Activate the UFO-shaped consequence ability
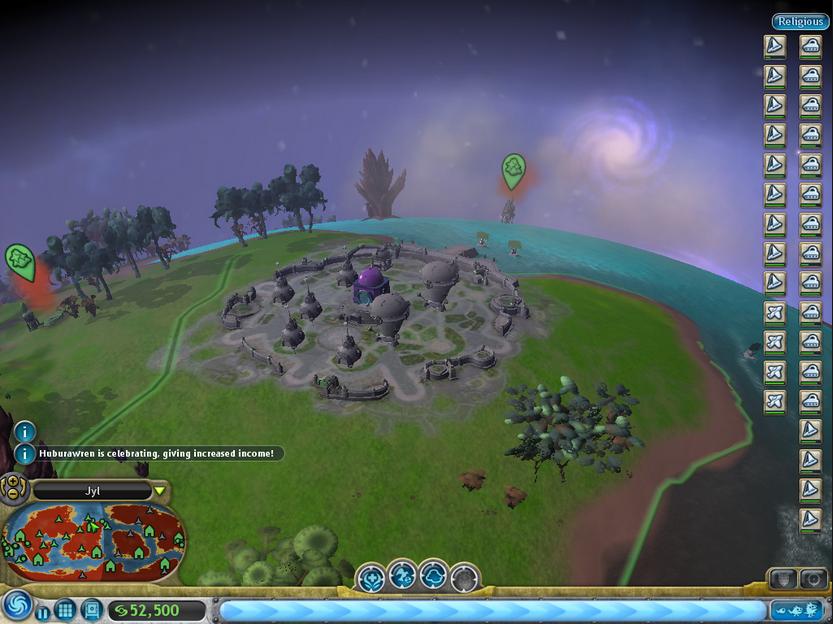833x624 pixels. (x=433, y=577)
